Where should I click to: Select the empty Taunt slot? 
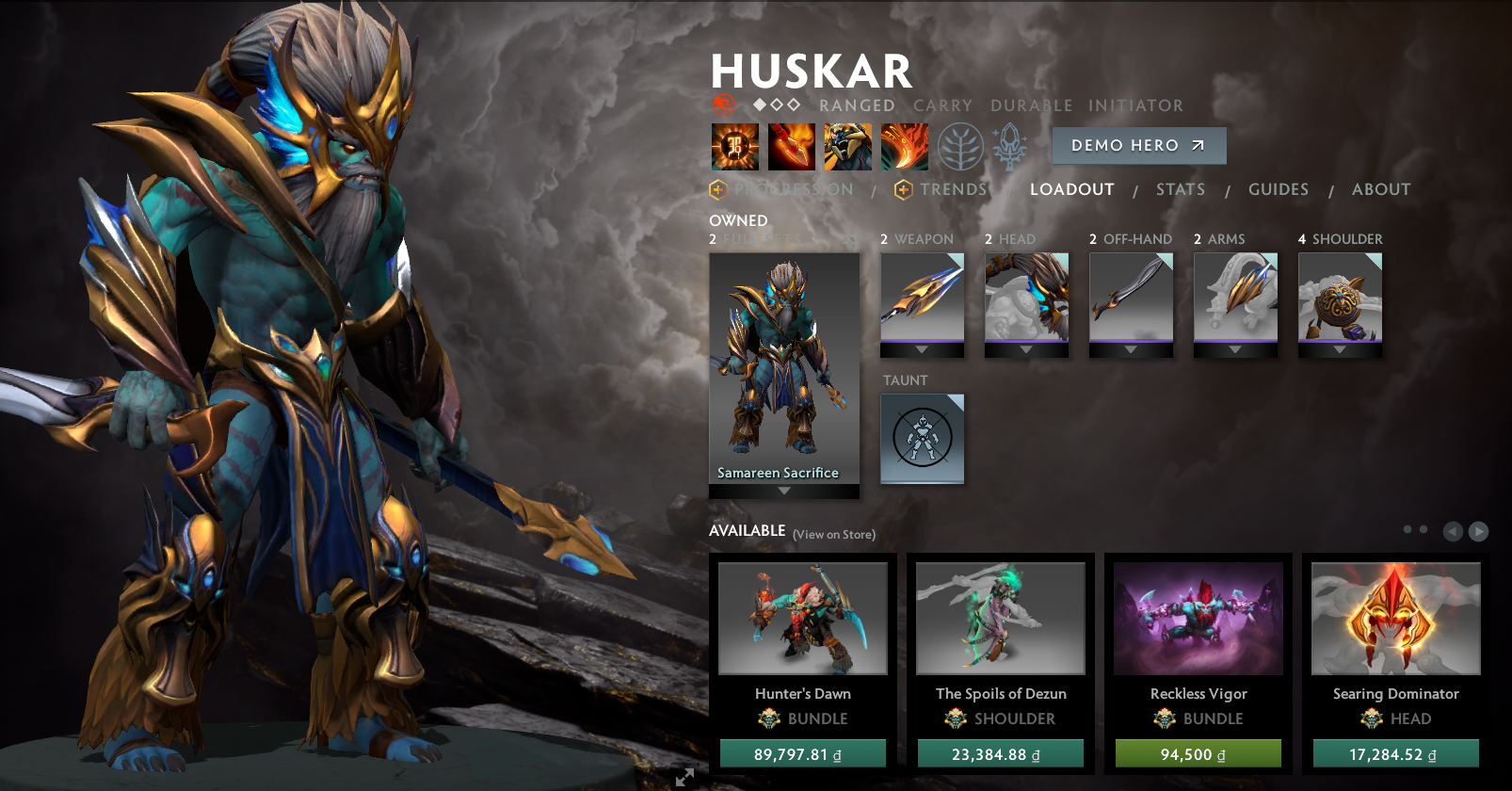(922, 440)
